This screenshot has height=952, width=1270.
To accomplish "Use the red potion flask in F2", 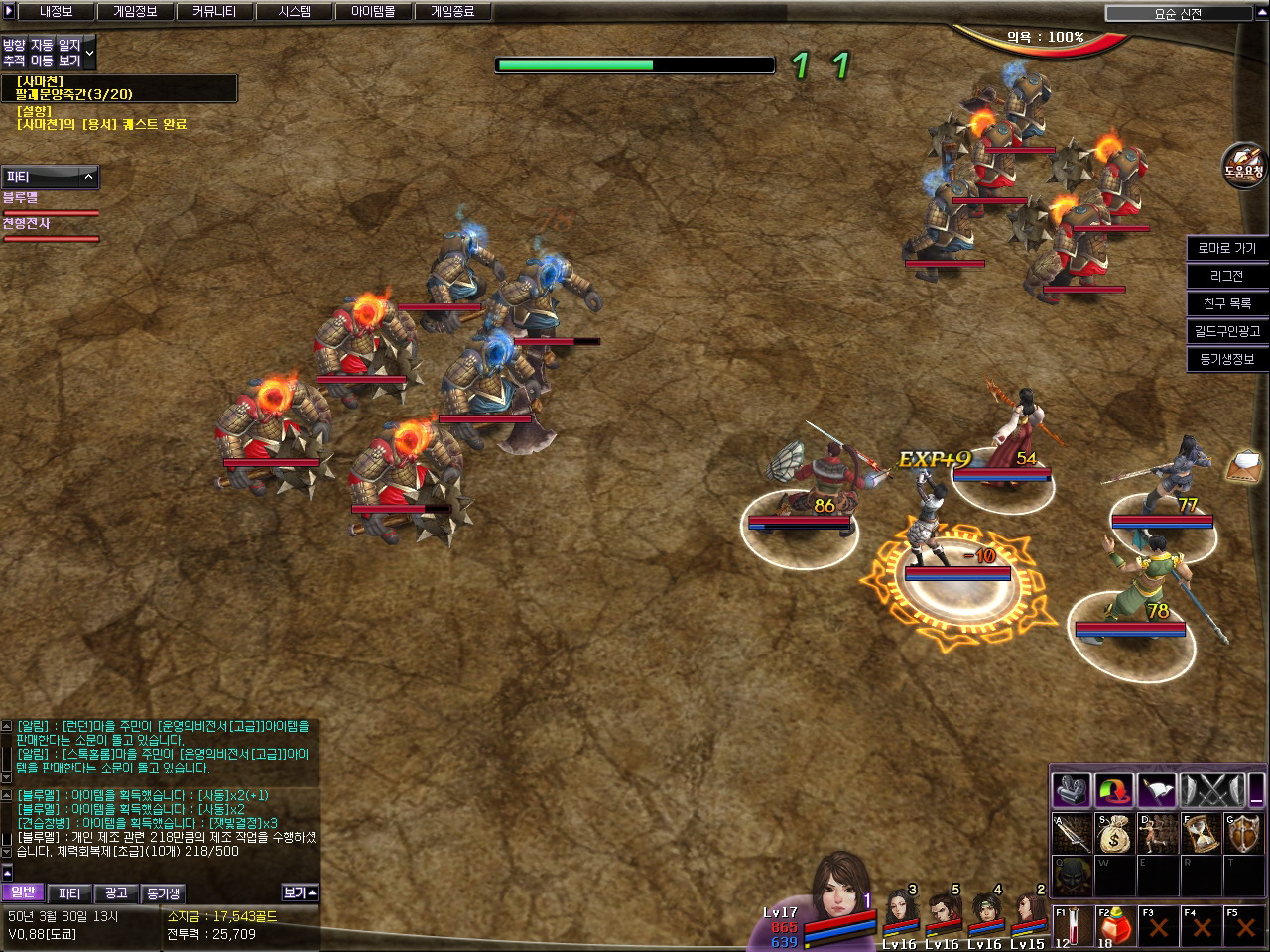I will click(x=1115, y=926).
